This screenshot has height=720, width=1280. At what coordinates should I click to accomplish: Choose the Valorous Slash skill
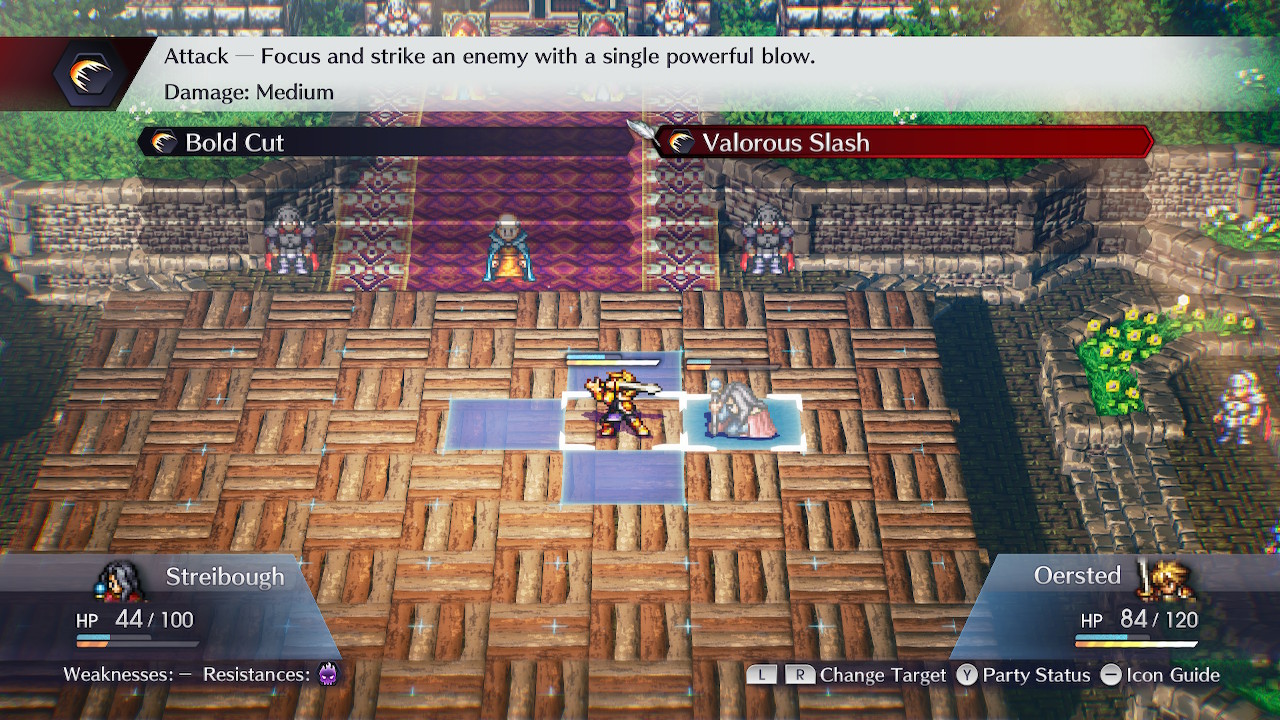(785, 143)
